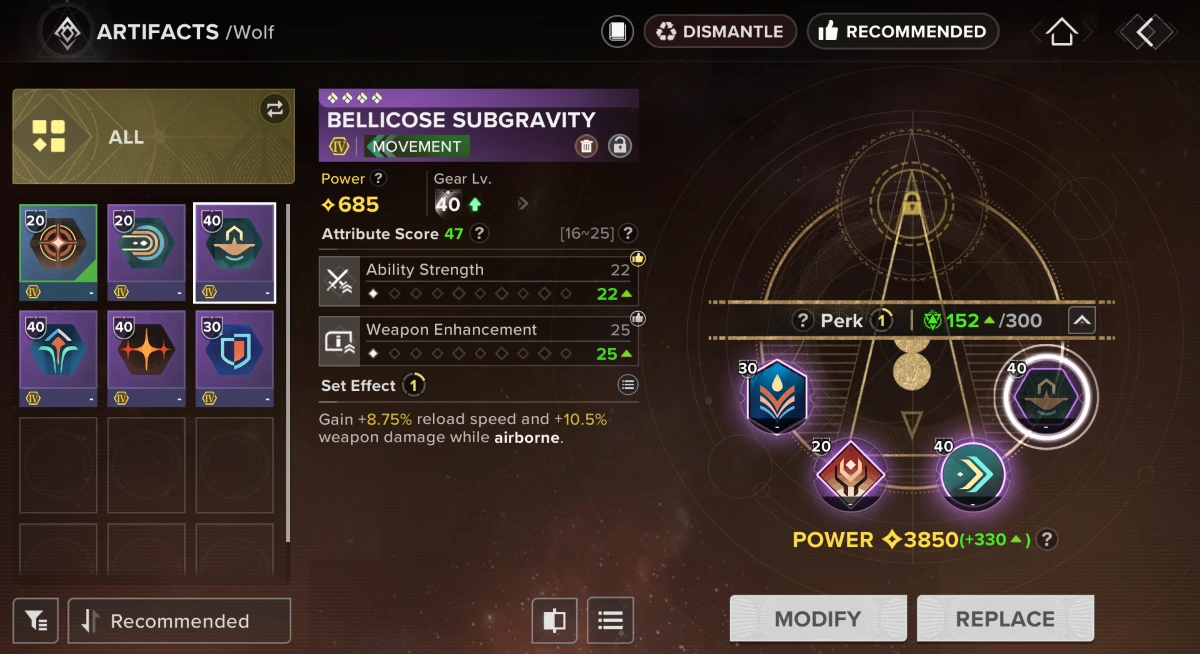Choose the orange four-point star artifact
Screen dimensions: 1200x654
pyautogui.click(x=147, y=358)
